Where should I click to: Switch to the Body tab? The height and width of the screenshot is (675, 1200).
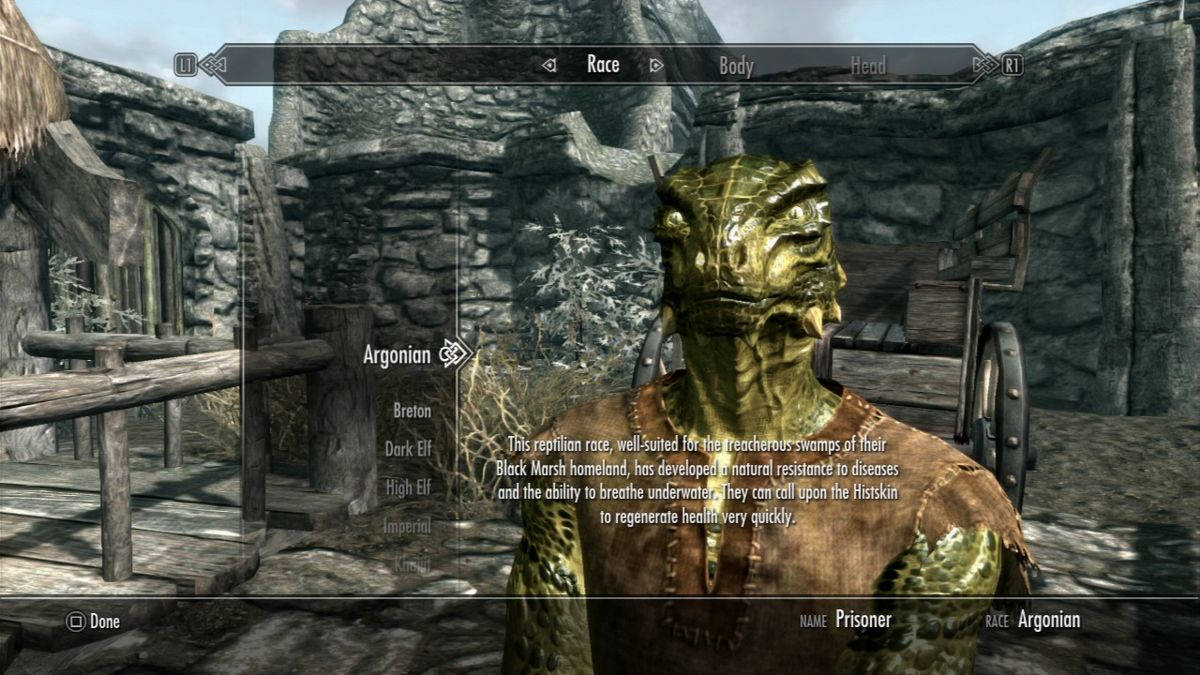coord(736,66)
